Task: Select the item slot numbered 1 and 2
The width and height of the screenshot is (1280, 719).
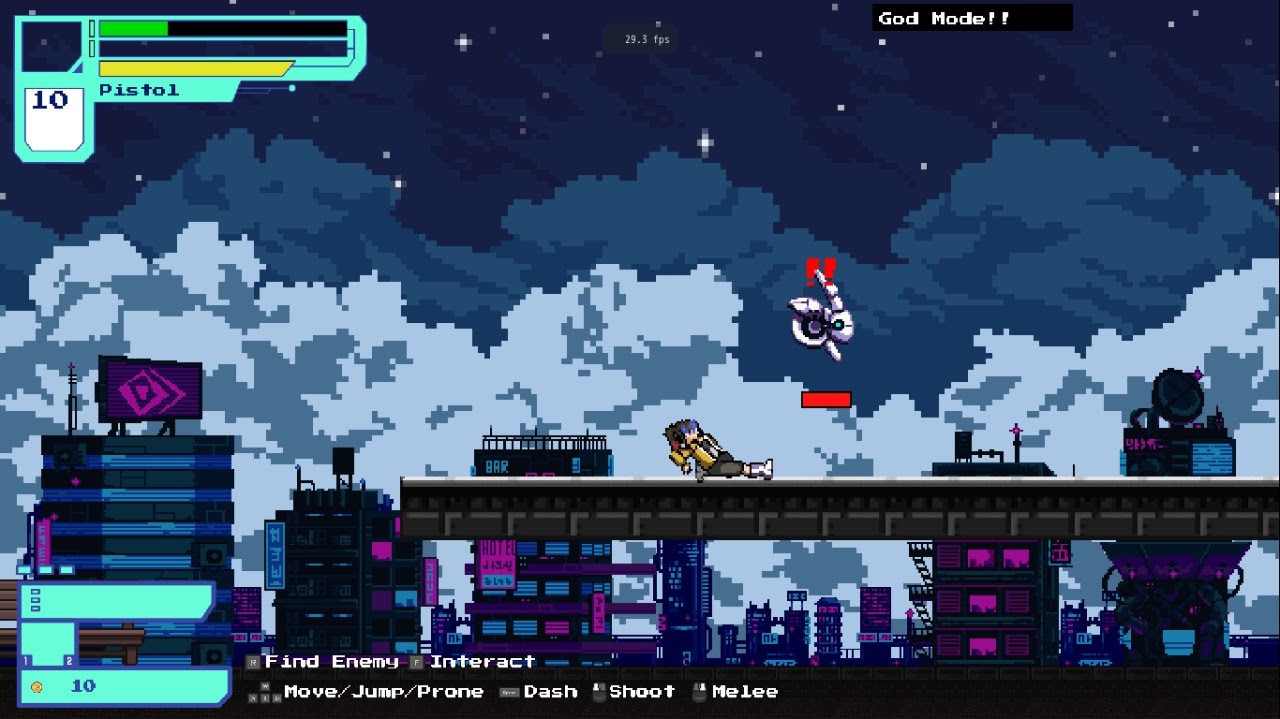Action: [x=48, y=644]
